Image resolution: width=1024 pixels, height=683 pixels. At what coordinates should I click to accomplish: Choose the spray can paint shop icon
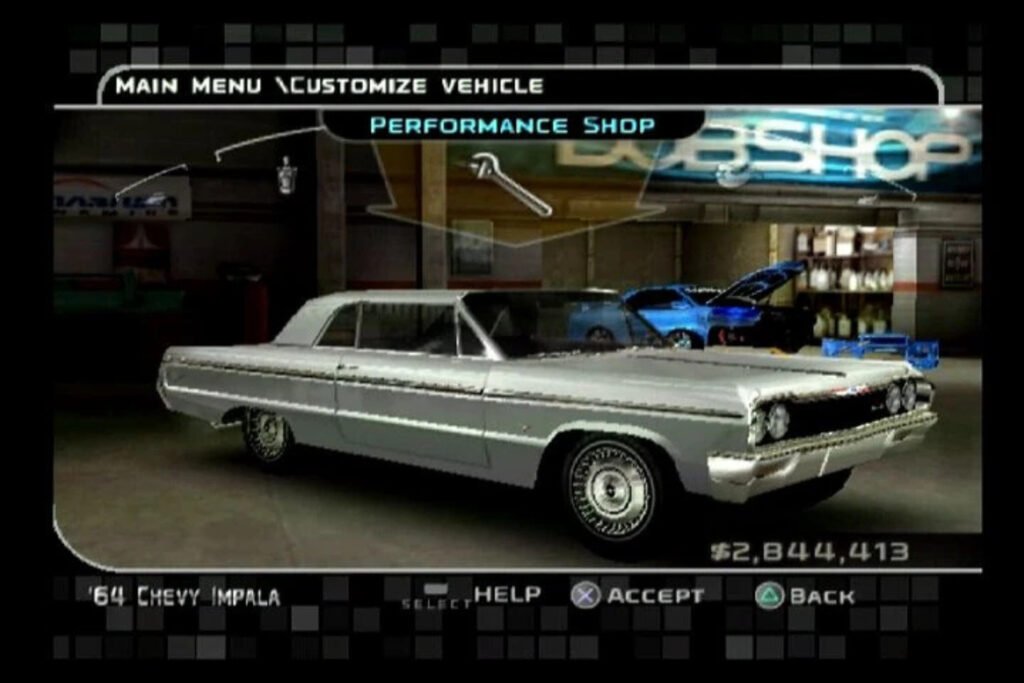tap(287, 175)
